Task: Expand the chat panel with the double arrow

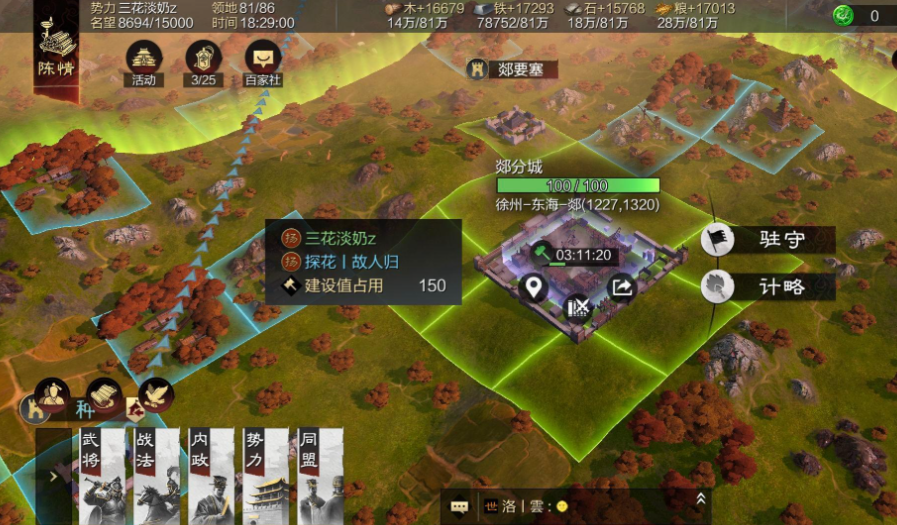Action: pos(701,498)
